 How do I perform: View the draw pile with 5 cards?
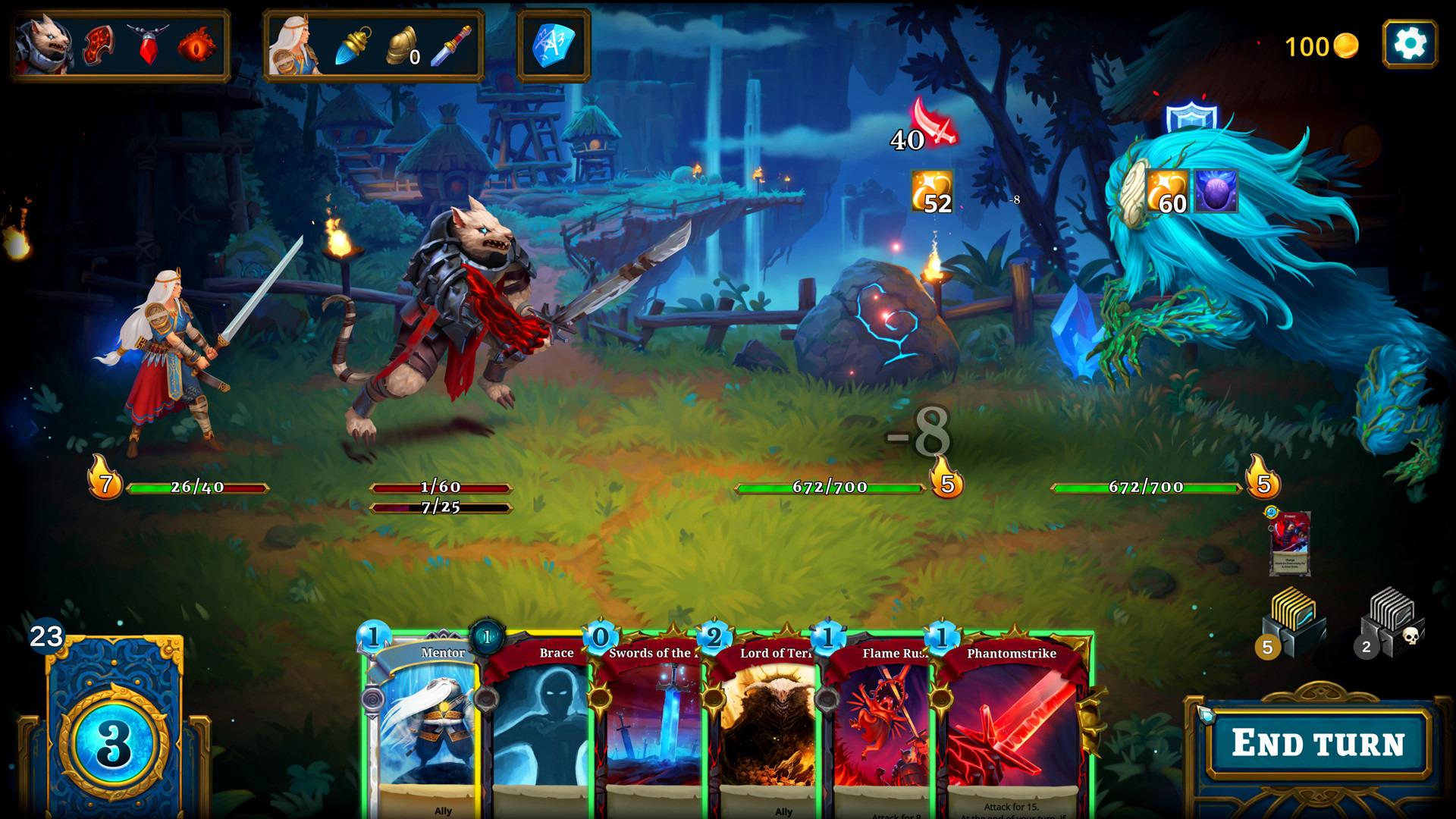click(x=1291, y=622)
